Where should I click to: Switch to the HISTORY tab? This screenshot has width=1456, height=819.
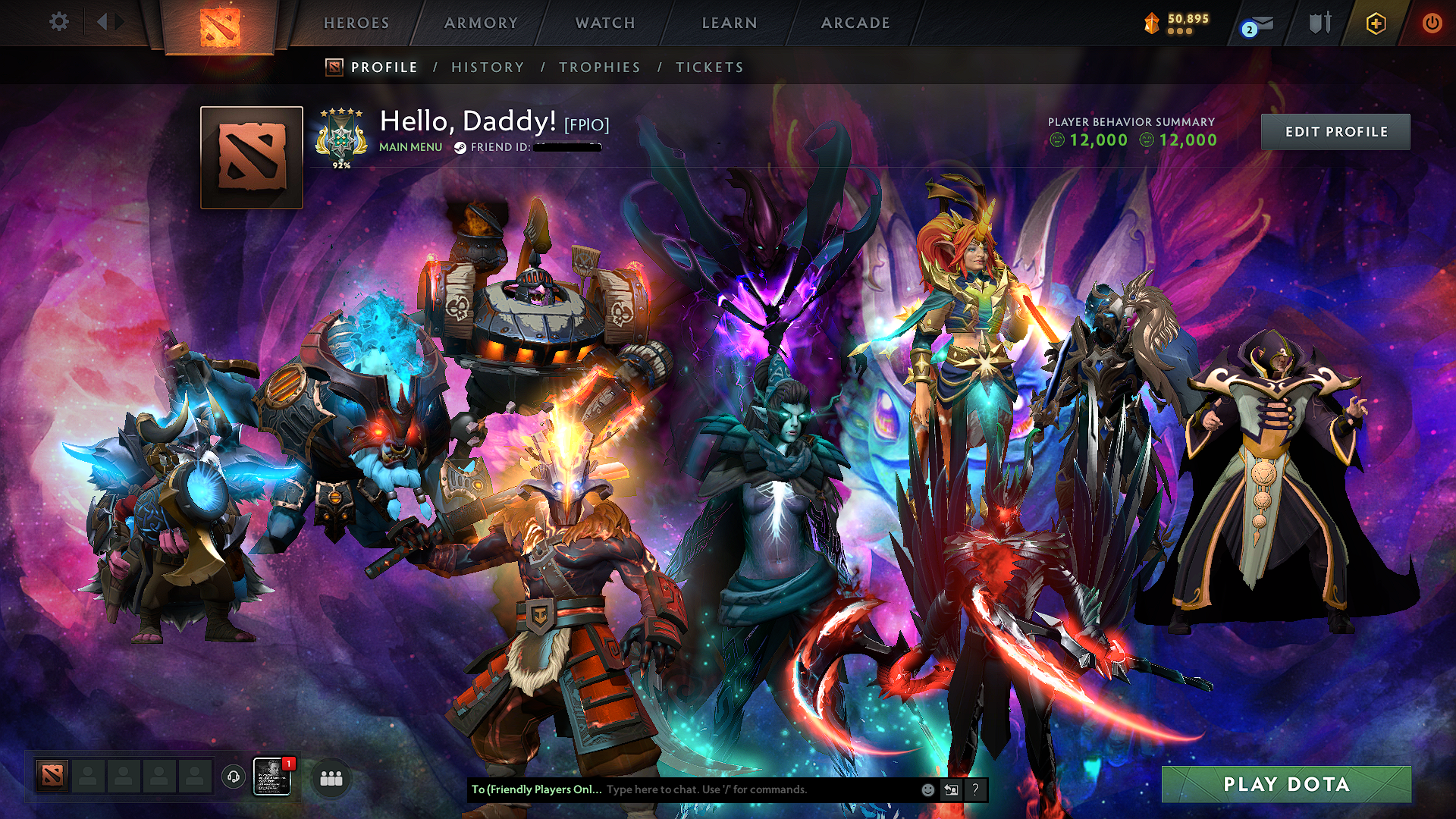pos(486,67)
